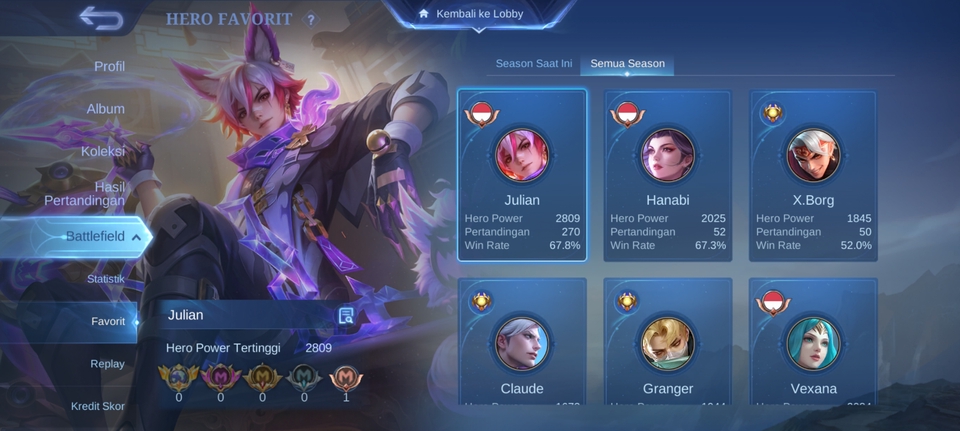Open the Hero Favorit help question mark
The width and height of the screenshot is (960, 431).
coord(311,19)
